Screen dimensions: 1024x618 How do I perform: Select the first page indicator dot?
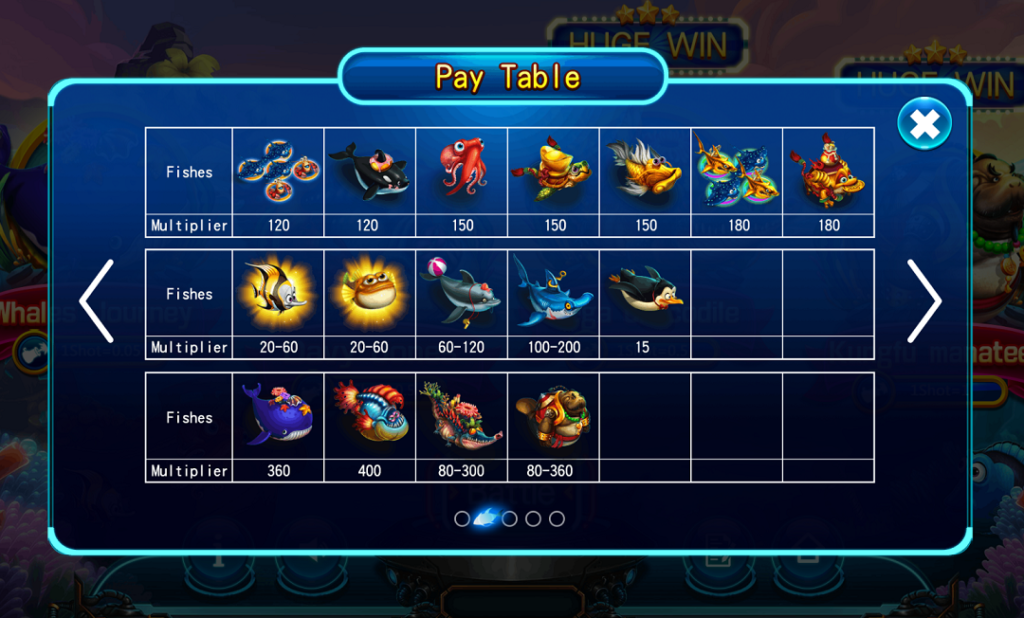coord(462,519)
